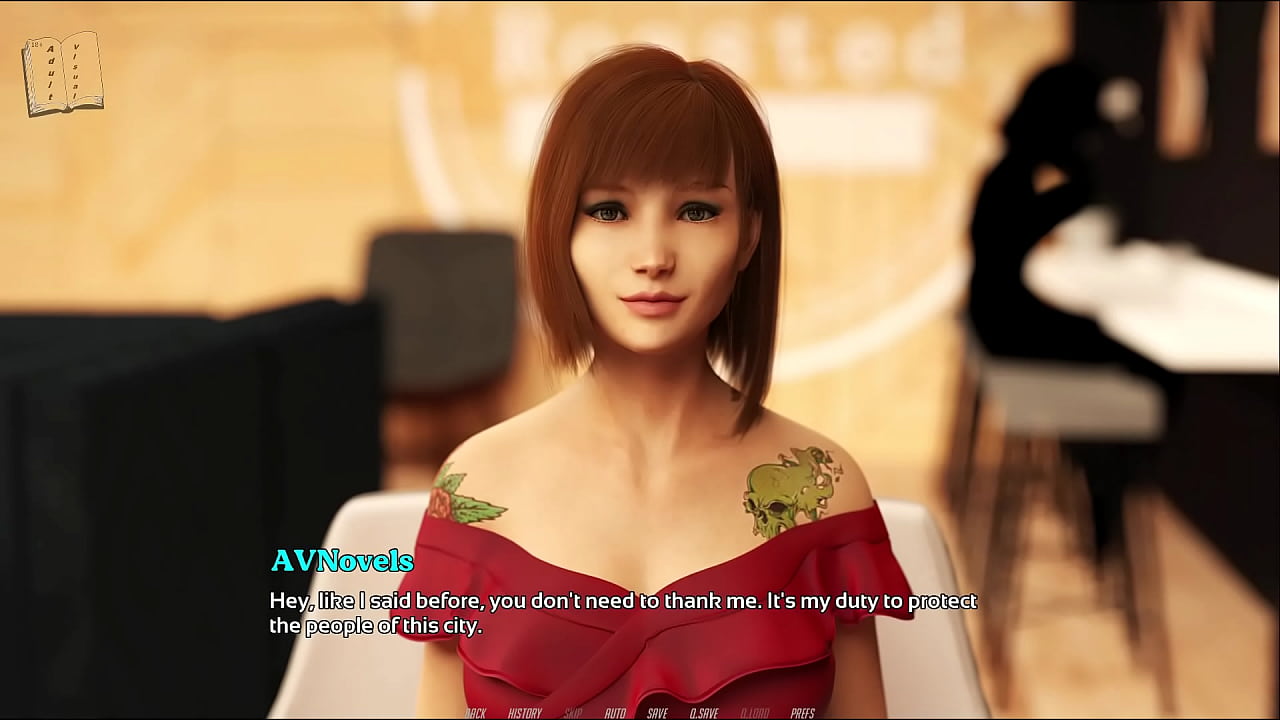The height and width of the screenshot is (720, 1280).
Task: Open the dialogue History log
Action: tap(525, 713)
